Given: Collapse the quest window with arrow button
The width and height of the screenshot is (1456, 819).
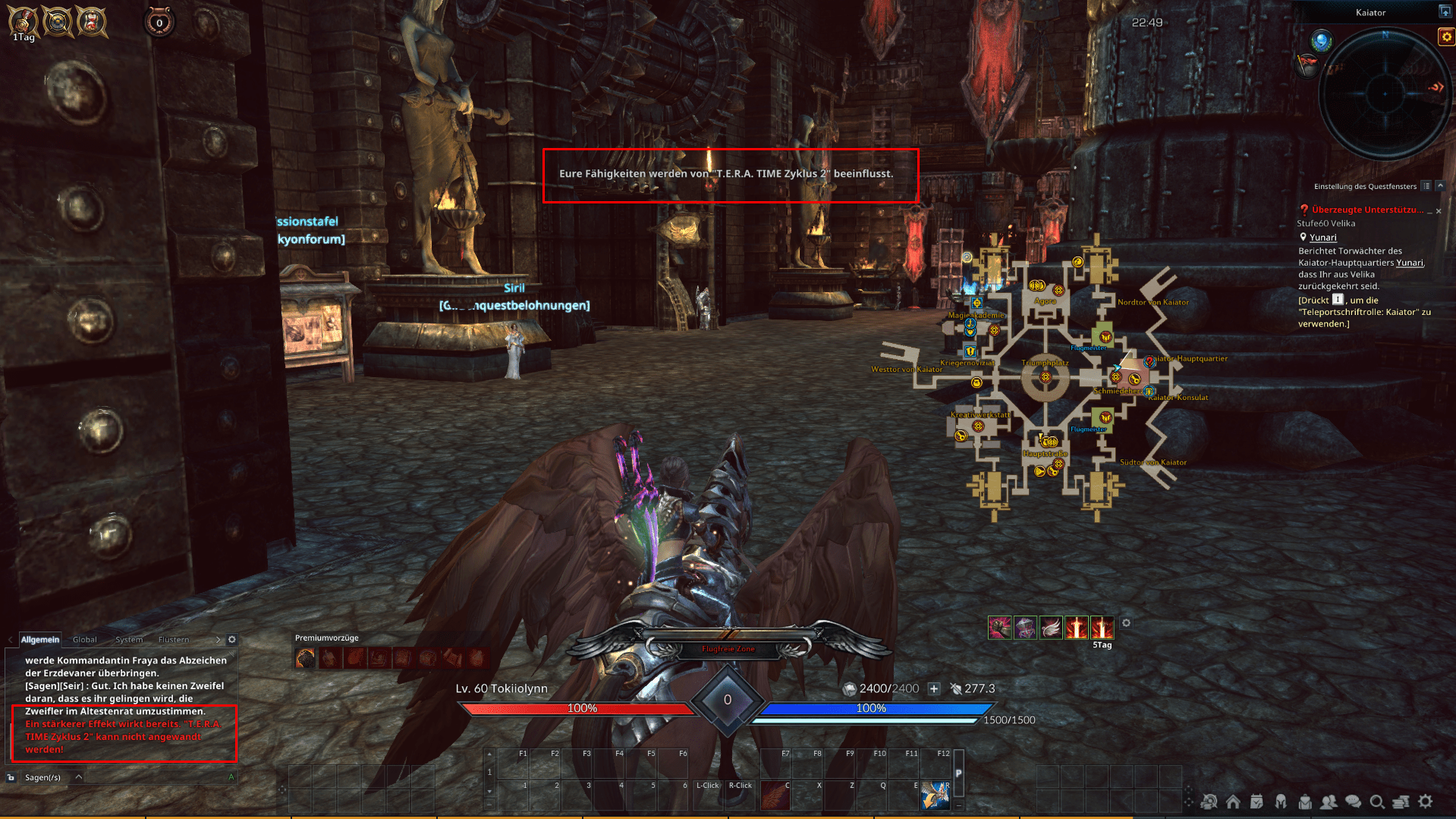Looking at the screenshot, I should (1440, 186).
